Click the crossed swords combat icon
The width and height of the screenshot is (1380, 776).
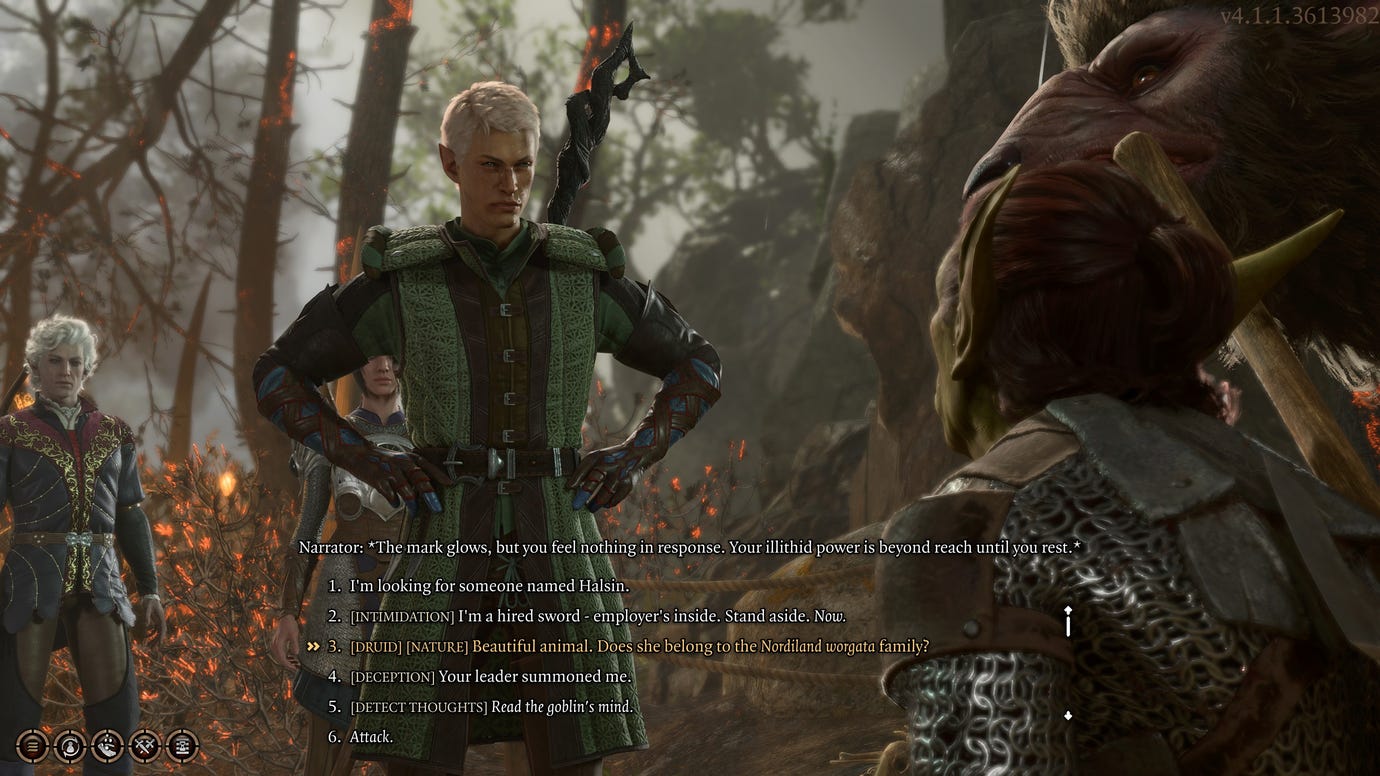[143, 746]
